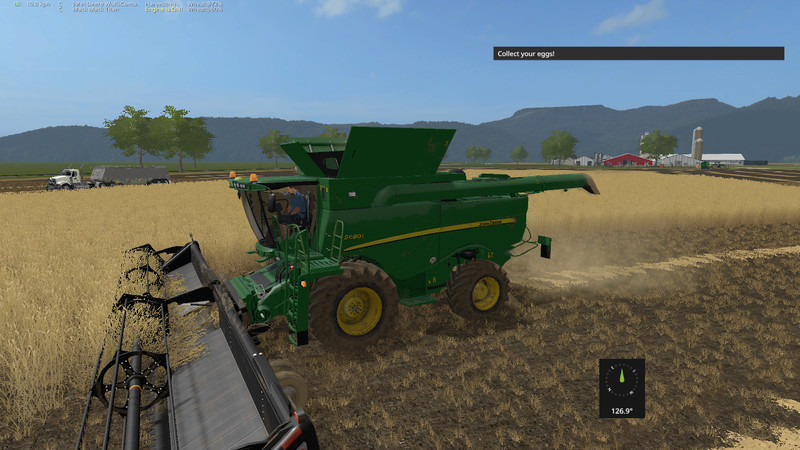Click the compass heading widget
Image resolution: width=800 pixels, height=450 pixels.
(621, 387)
